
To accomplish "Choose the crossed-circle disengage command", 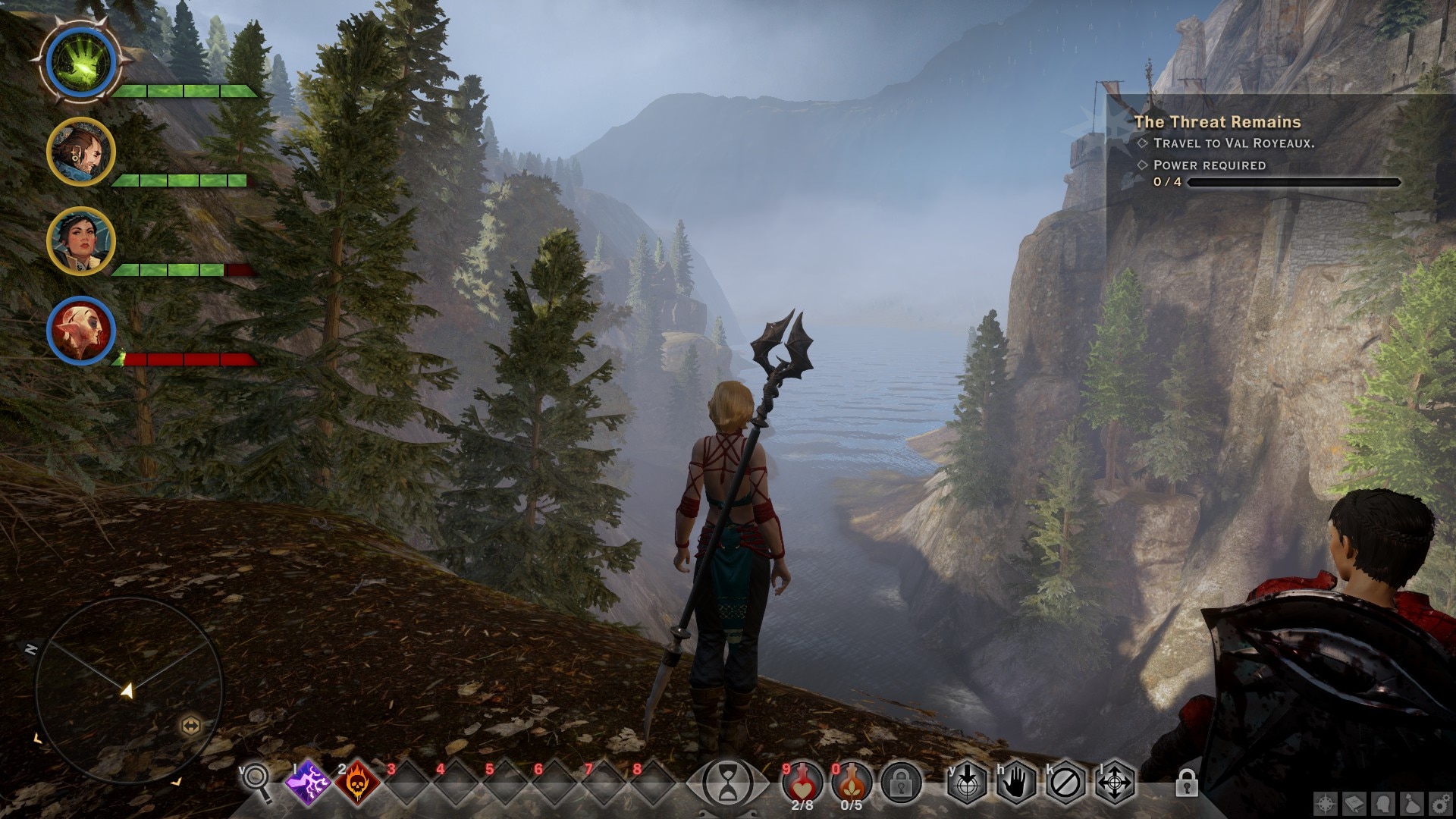I will pyautogui.click(x=1065, y=781).
